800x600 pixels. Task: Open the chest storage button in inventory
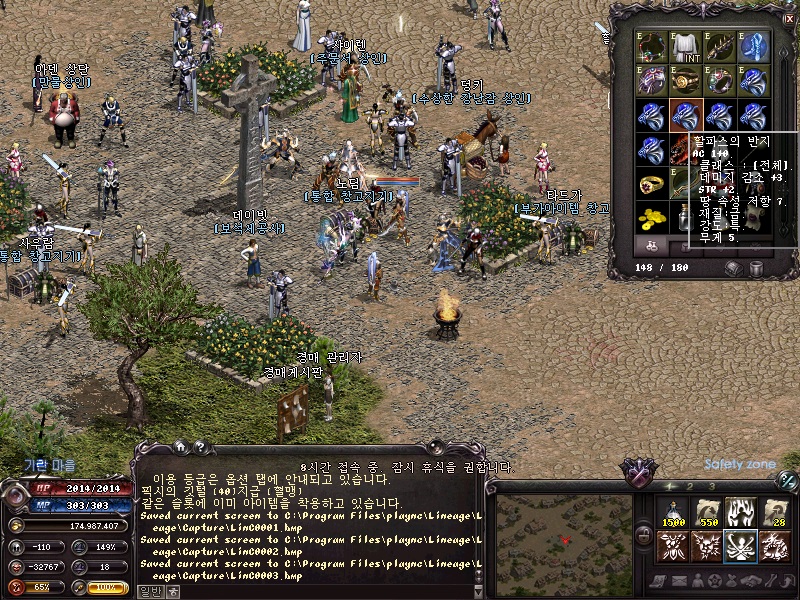(733, 268)
